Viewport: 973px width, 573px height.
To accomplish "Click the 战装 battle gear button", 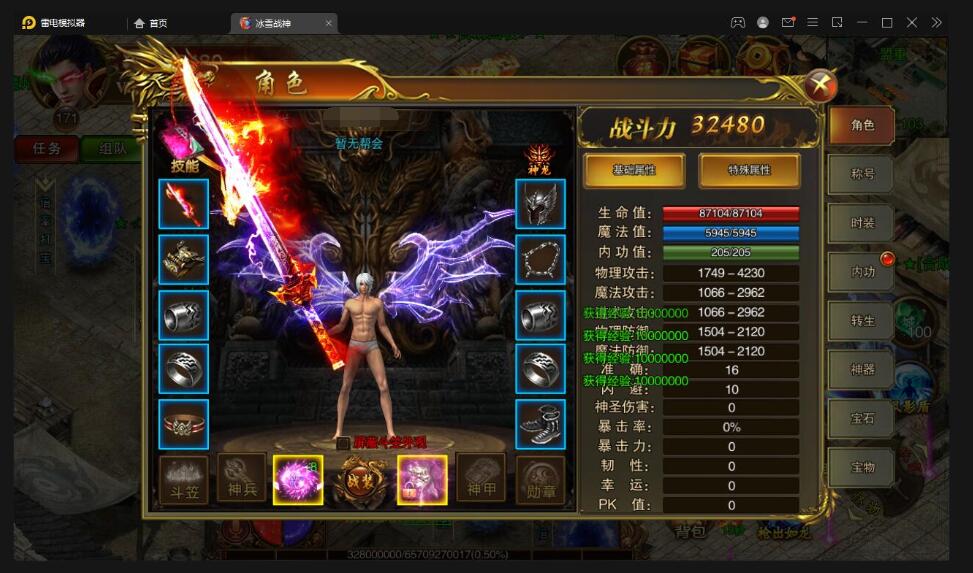I will coord(359,480).
